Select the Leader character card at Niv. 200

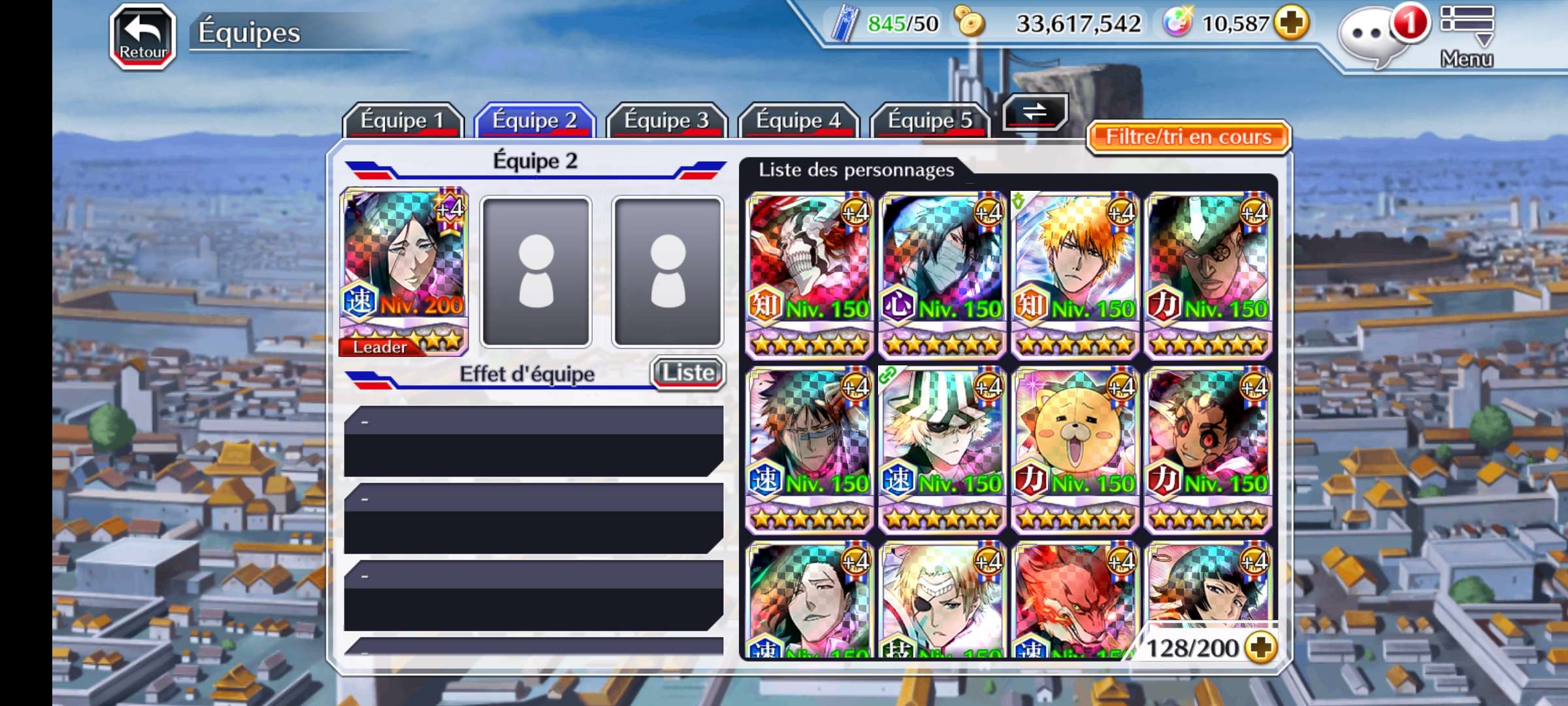pyautogui.click(x=404, y=271)
